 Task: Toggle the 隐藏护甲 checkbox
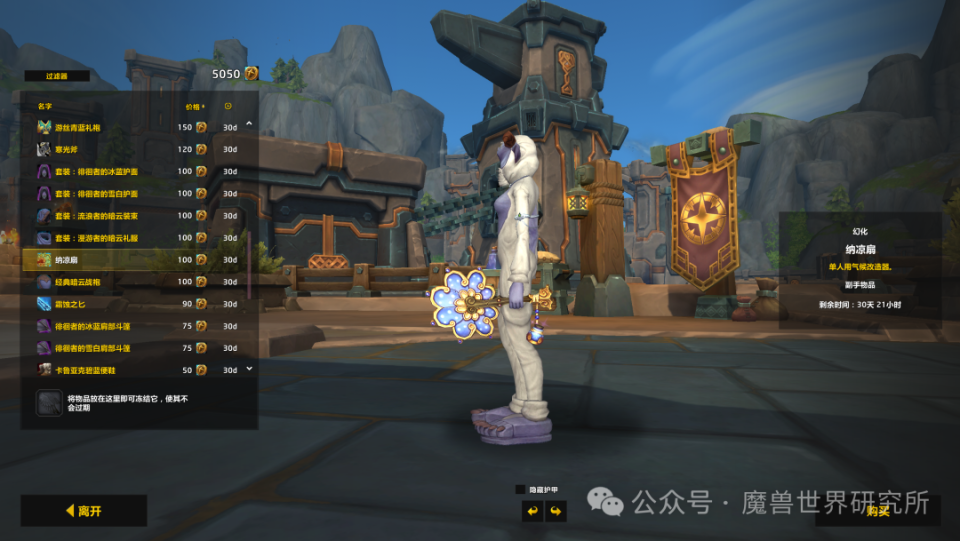point(520,489)
